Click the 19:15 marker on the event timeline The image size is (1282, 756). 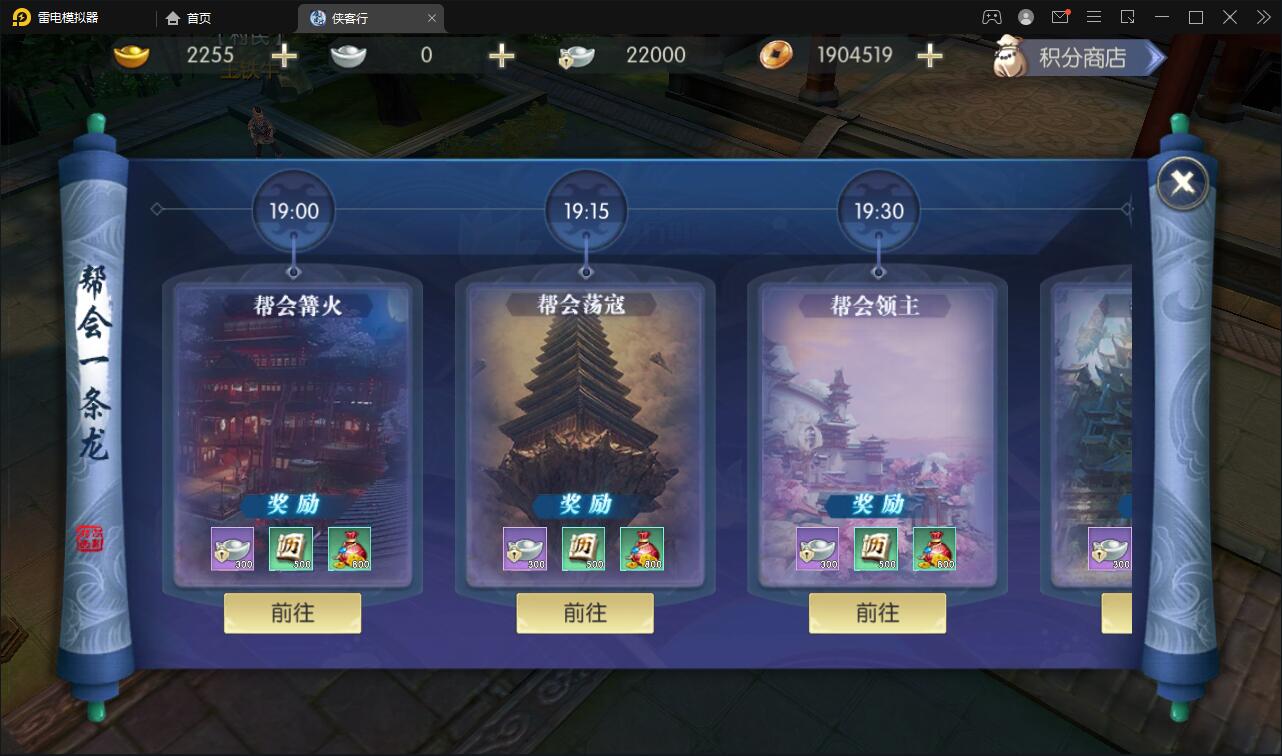[585, 208]
